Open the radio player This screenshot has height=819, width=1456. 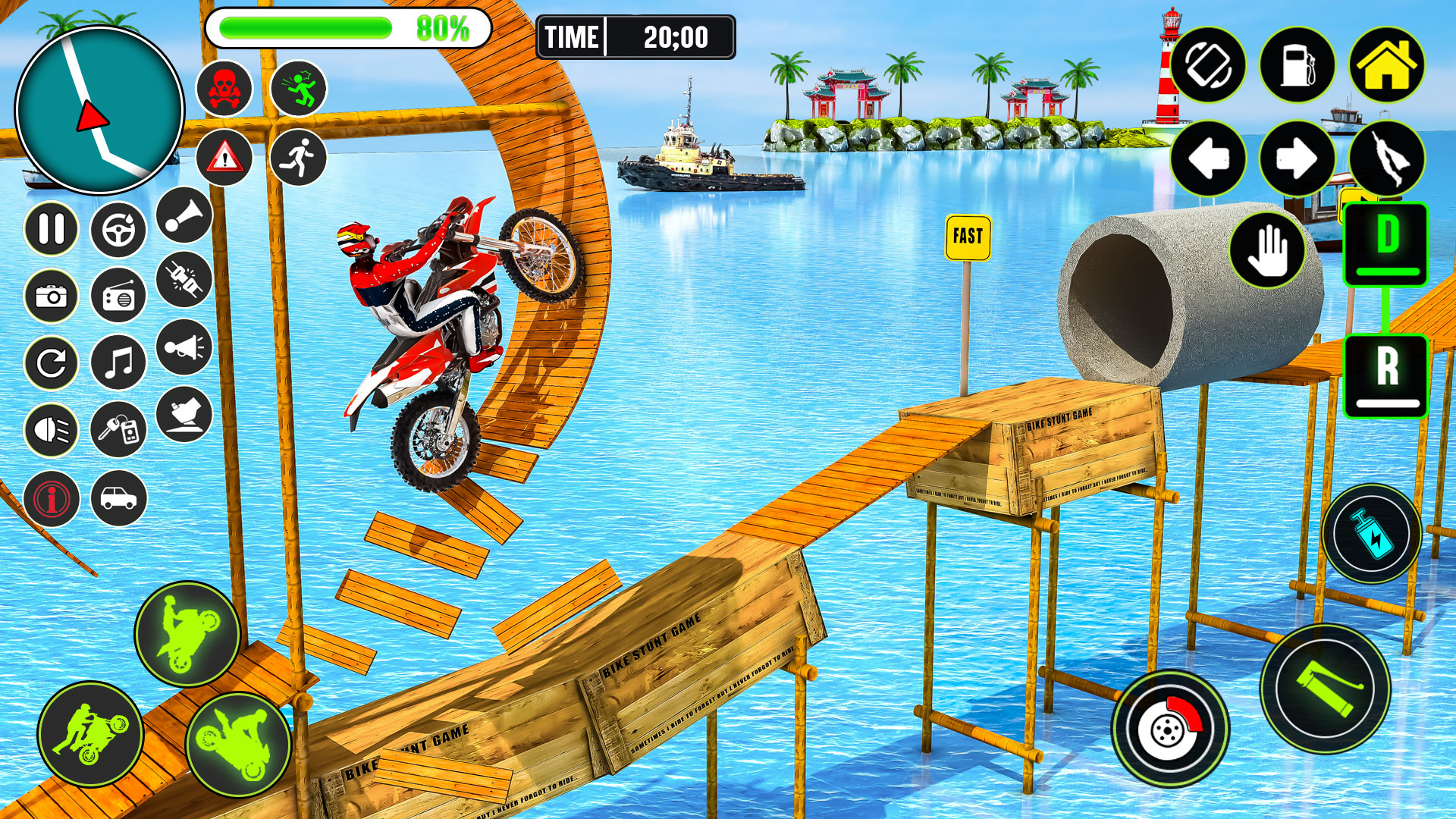point(118,297)
